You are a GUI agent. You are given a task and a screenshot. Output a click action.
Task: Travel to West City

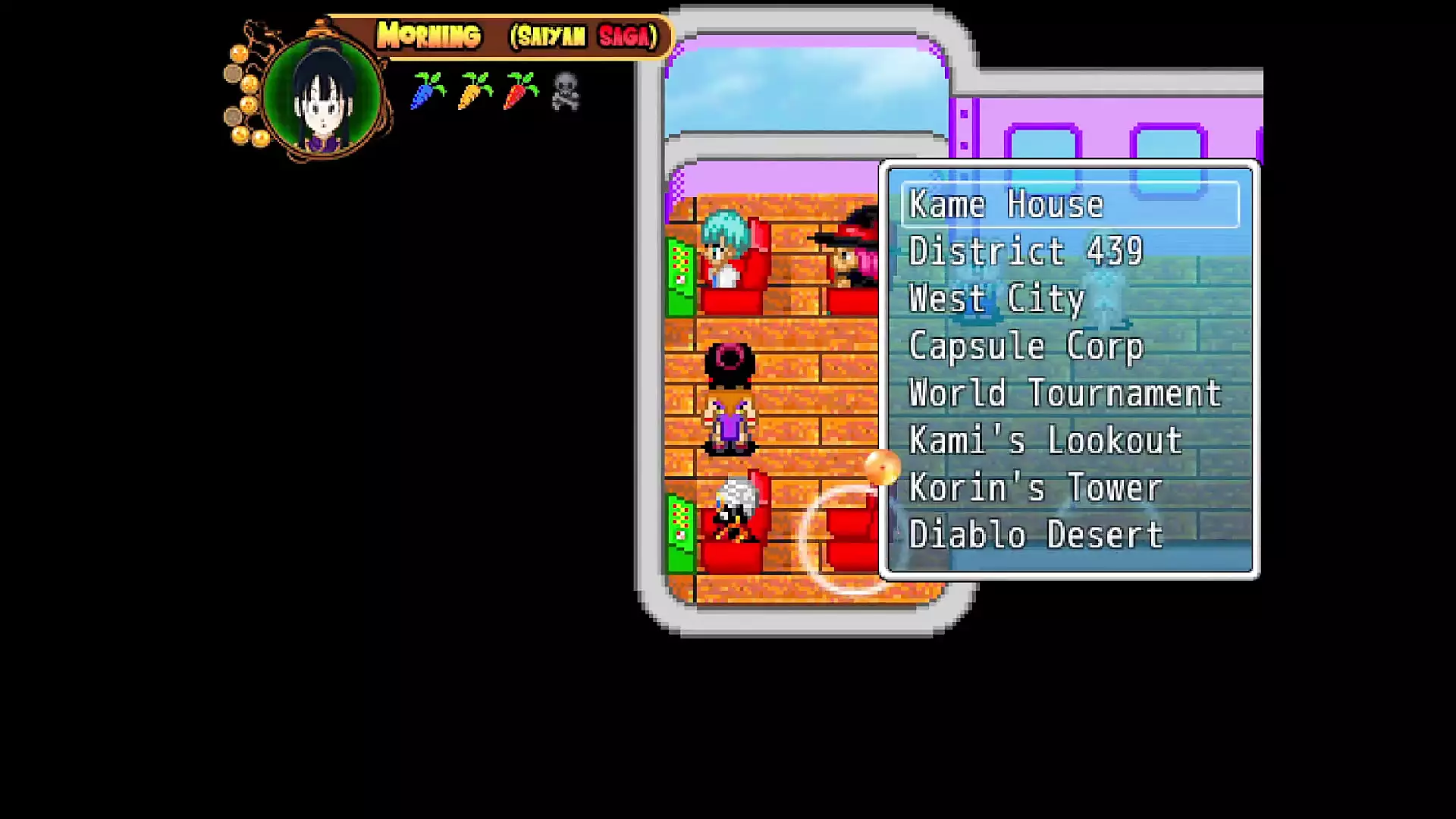996,299
